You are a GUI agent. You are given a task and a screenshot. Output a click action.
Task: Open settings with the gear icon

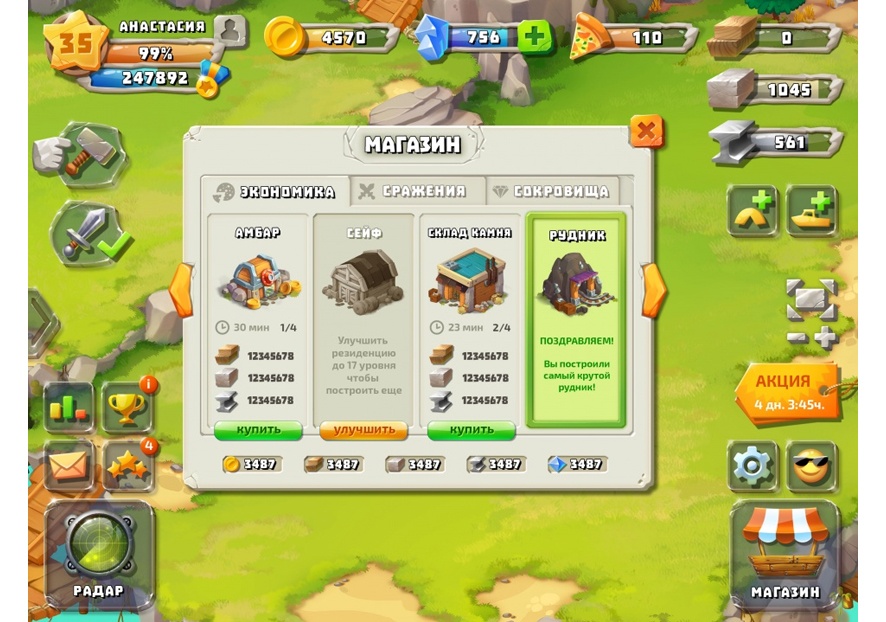point(752,466)
